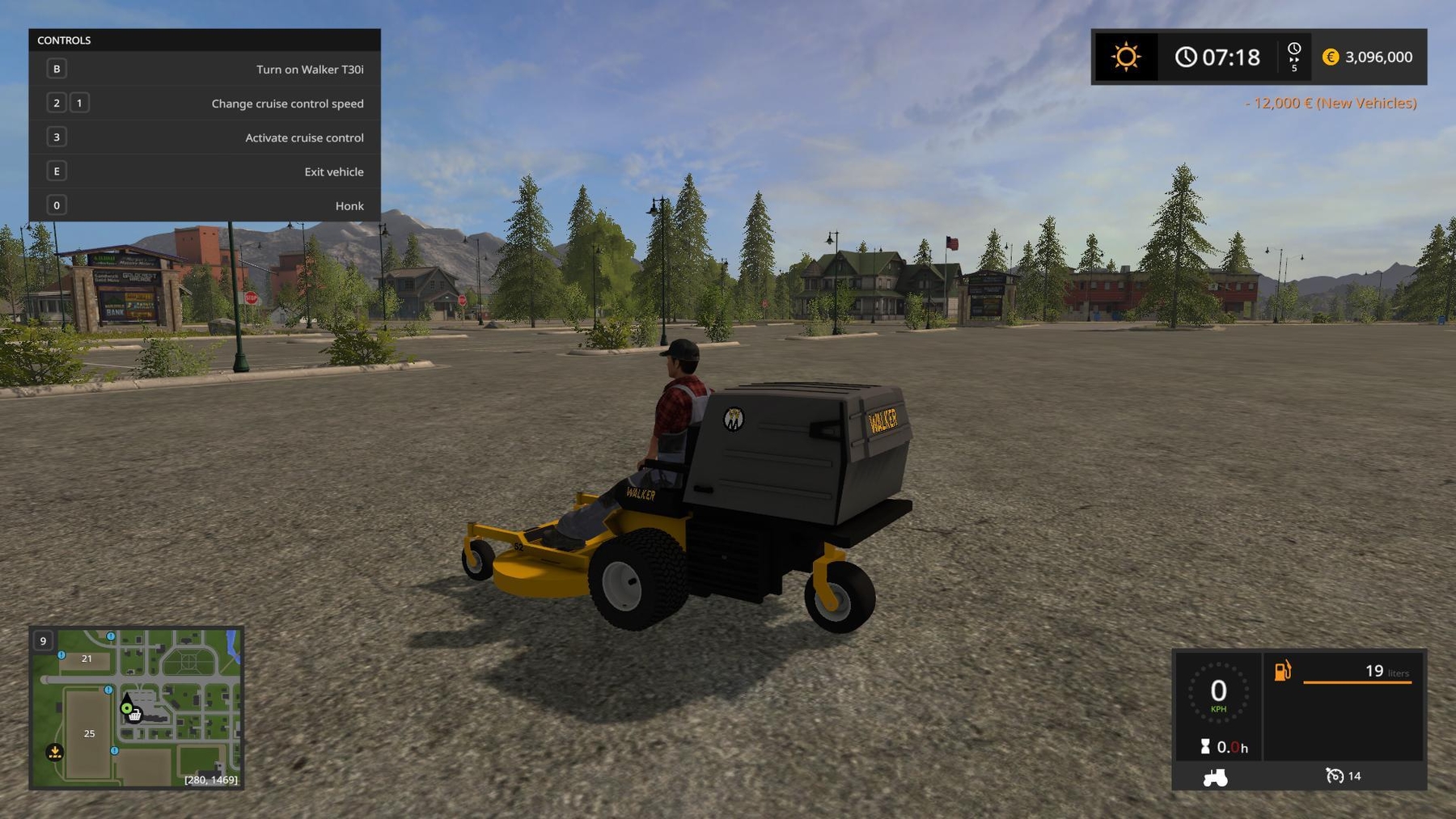Click the clock icon next to 07:18

1186,57
